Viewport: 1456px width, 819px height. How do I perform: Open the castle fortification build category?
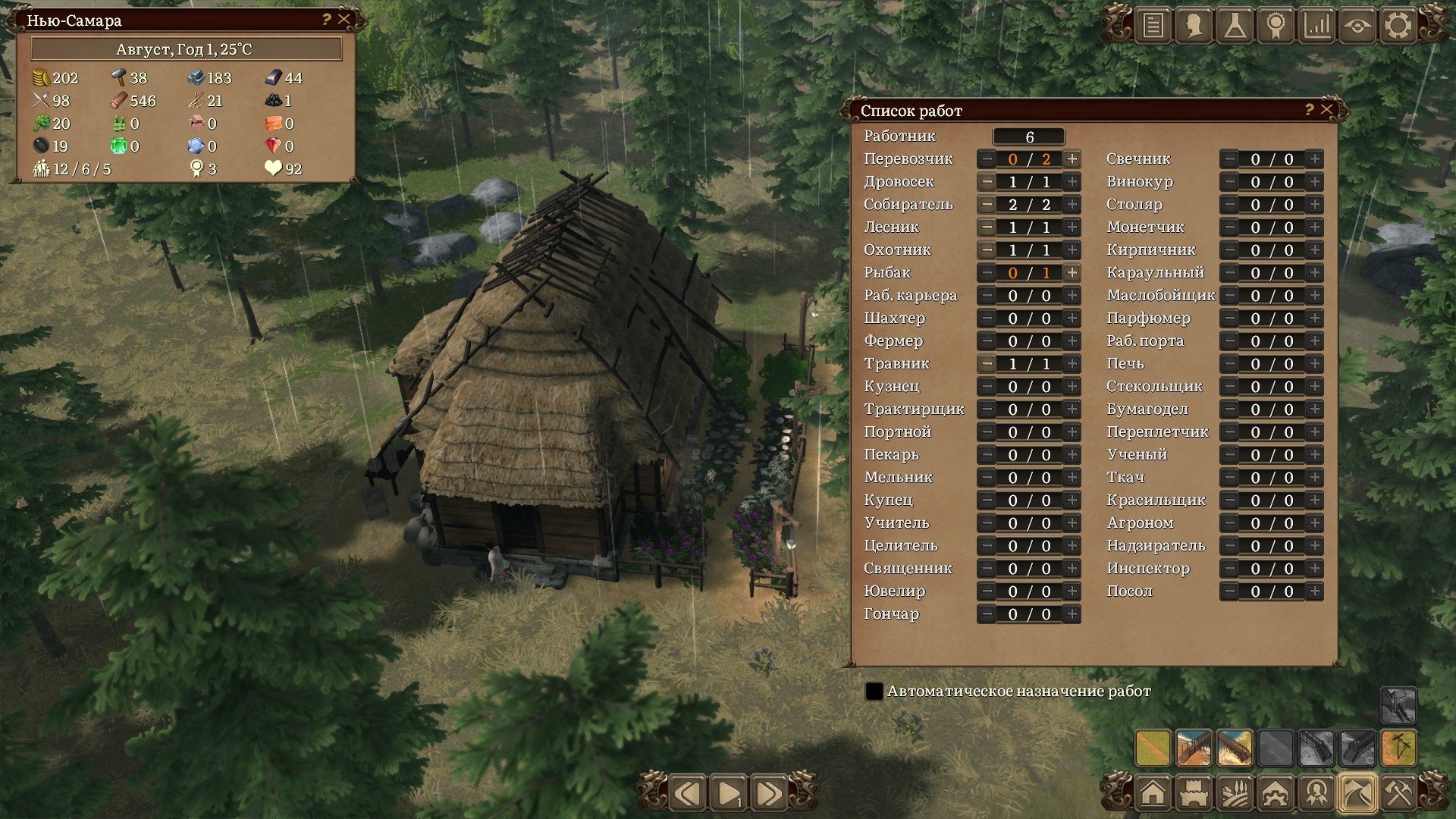tap(1194, 794)
